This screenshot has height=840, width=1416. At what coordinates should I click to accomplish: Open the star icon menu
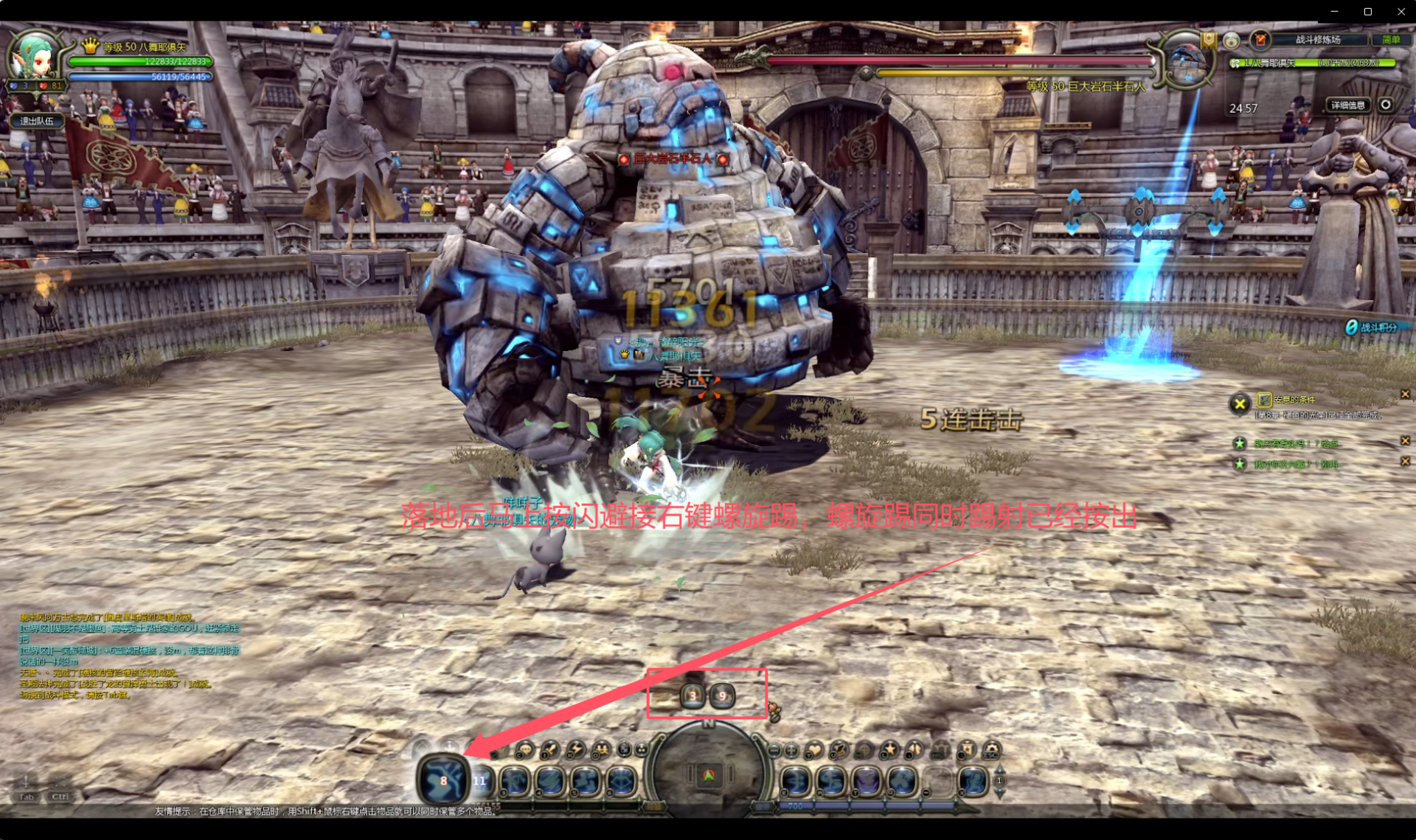tap(890, 751)
